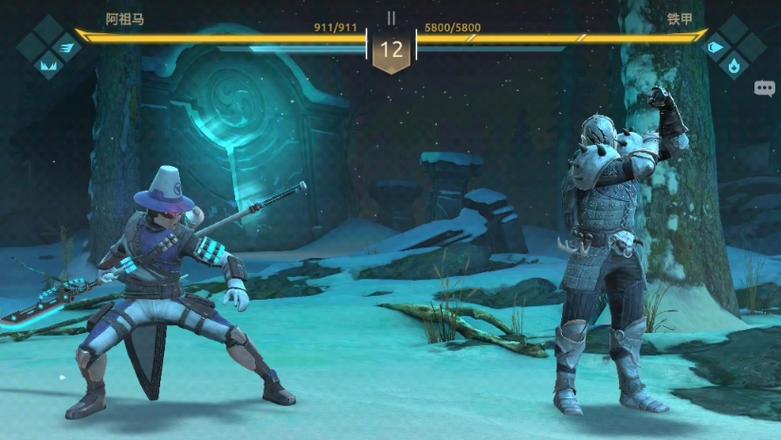Select the enemy's bullet-shaped perk icon
The image size is (781, 440).
point(715,46)
